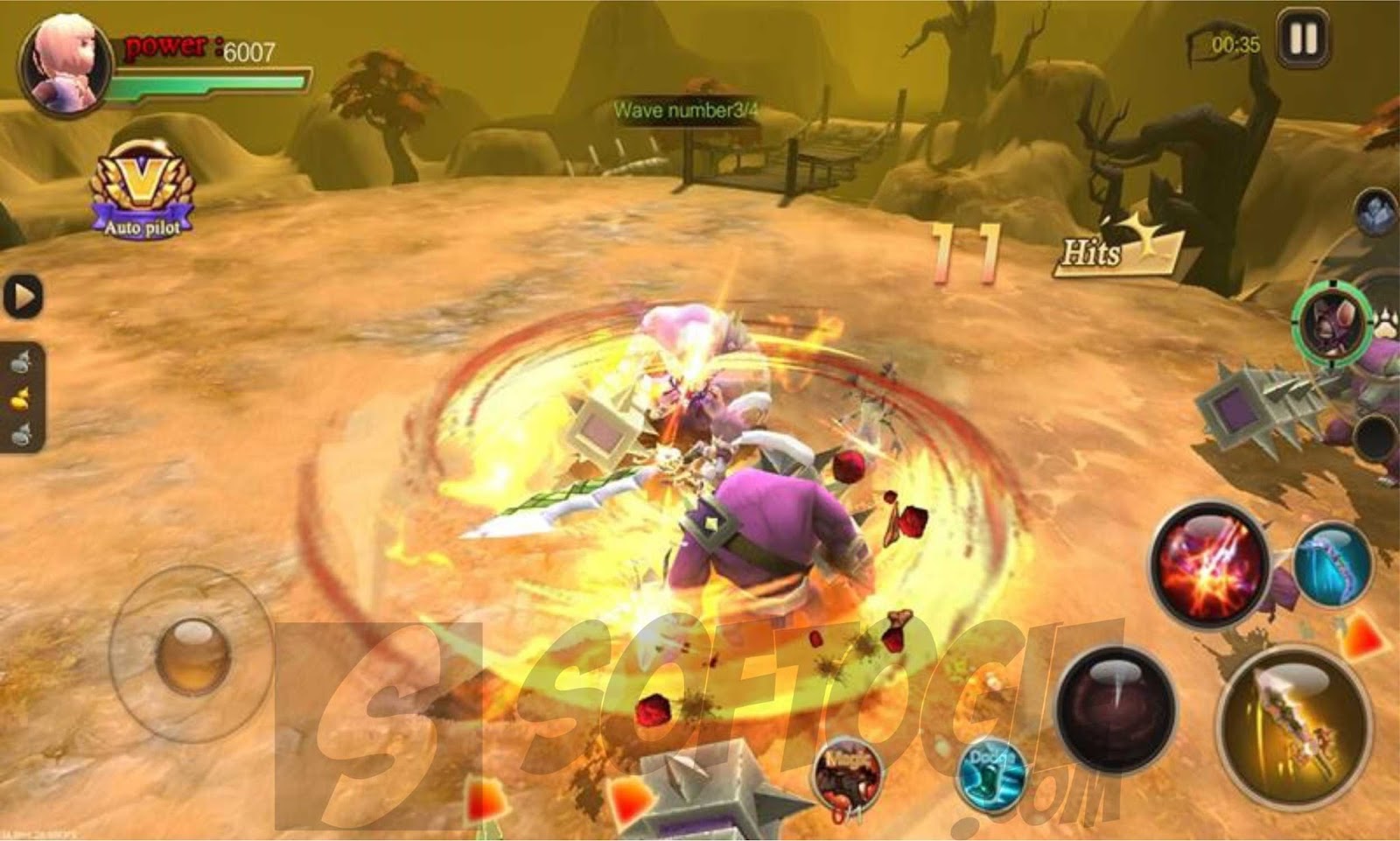Tap the Hits counter display
The image size is (1400, 841).
click(x=1094, y=249)
